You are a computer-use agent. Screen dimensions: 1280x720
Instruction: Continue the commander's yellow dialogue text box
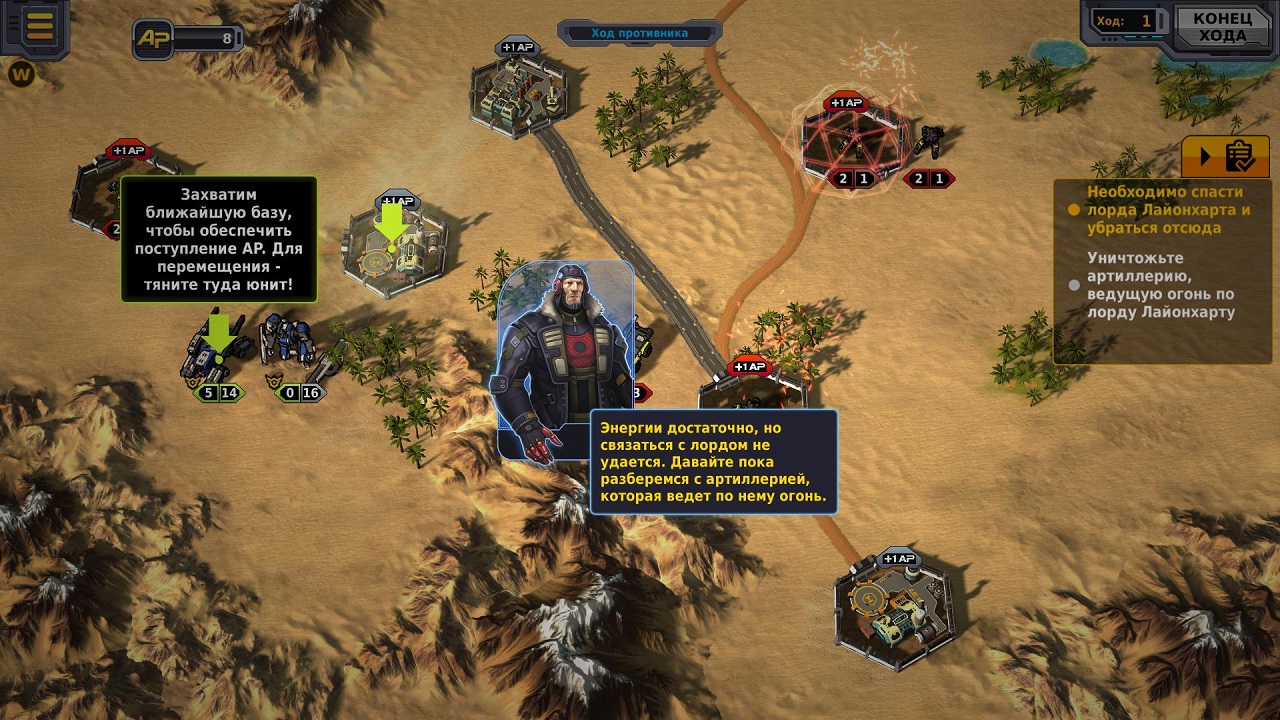pos(713,461)
